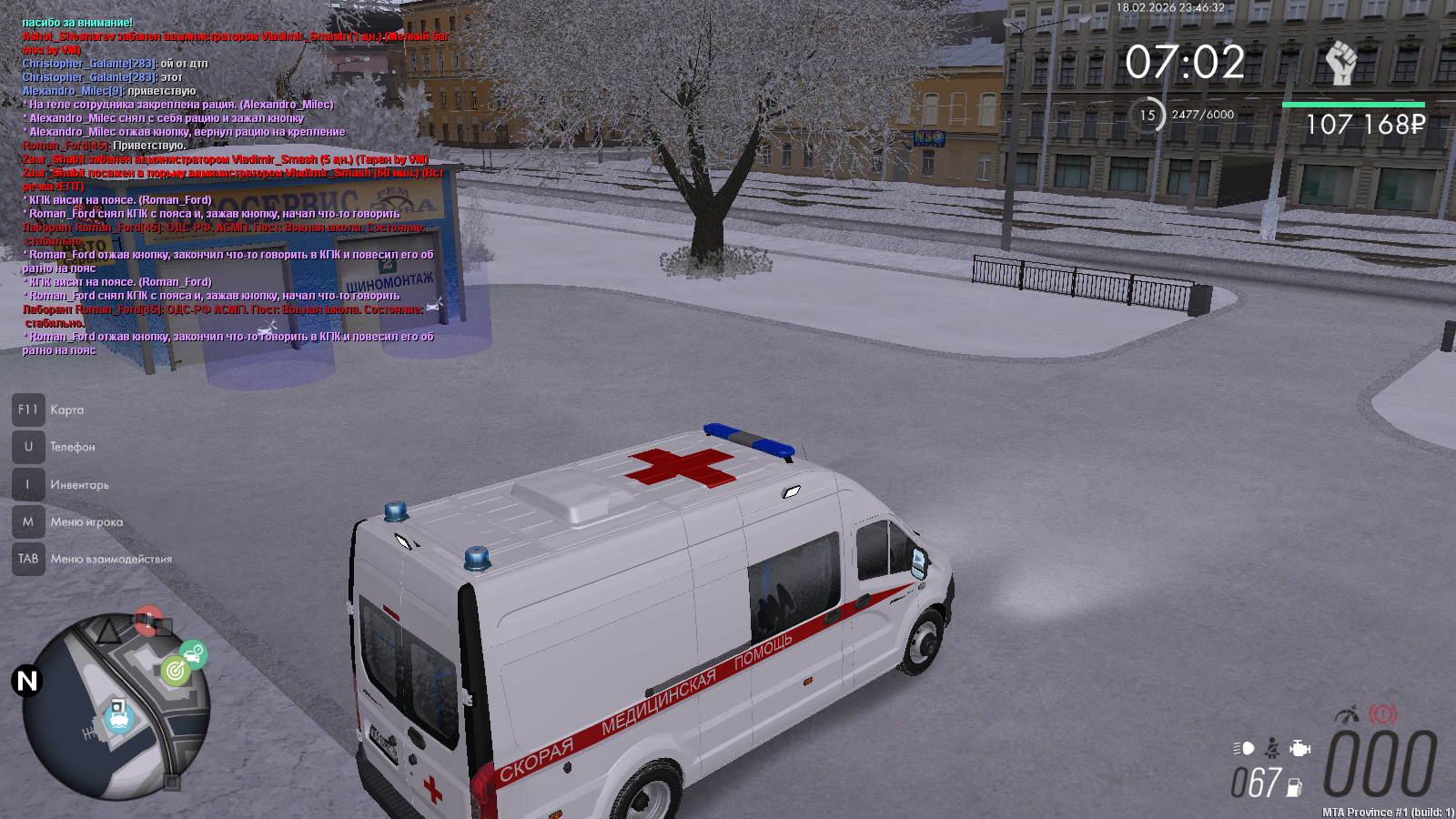Open the Инвентарь inventory entry
This screenshot has height=819, width=1456.
pyautogui.click(x=29, y=484)
